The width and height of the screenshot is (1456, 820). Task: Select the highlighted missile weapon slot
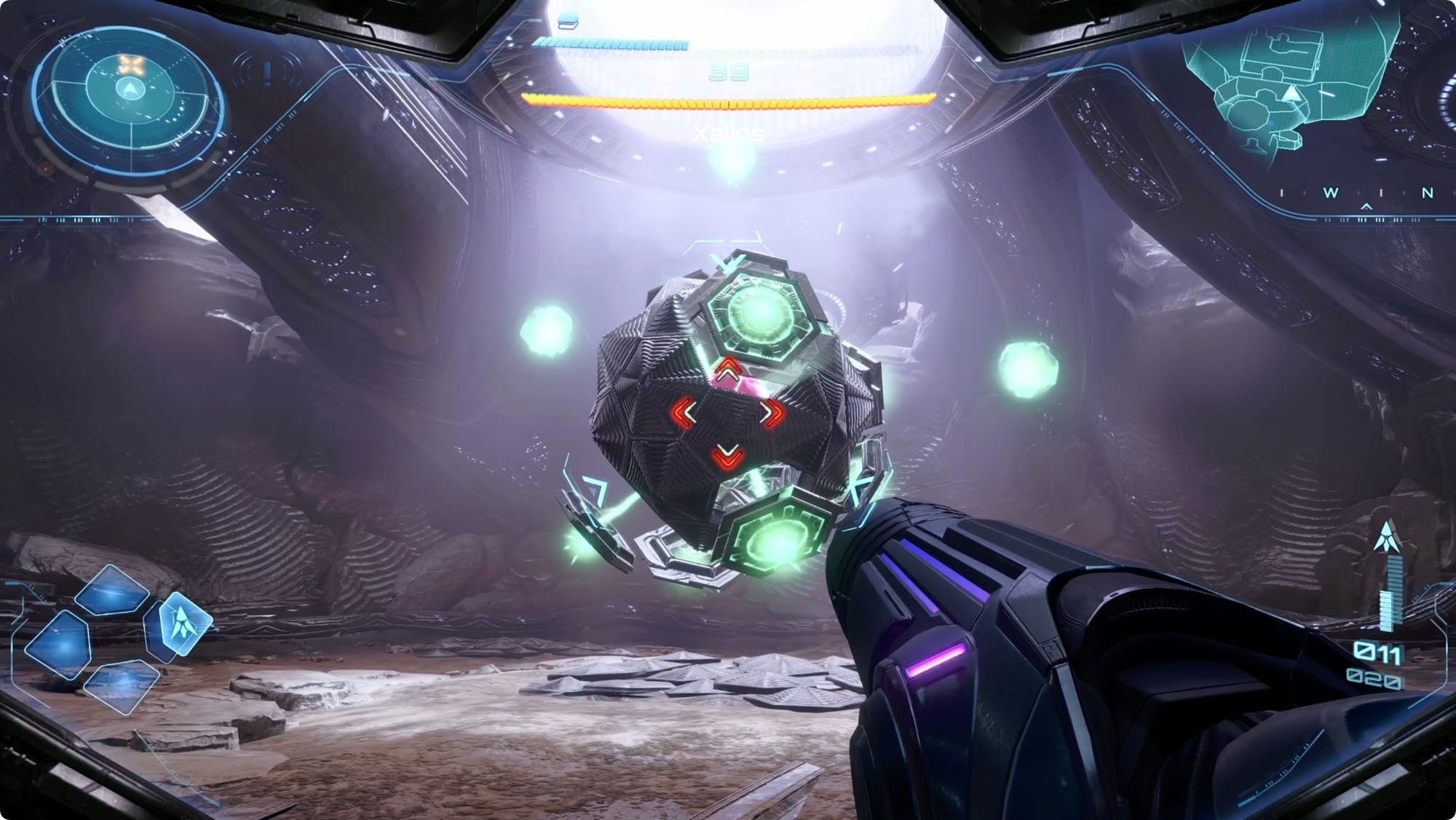pyautogui.click(x=183, y=622)
